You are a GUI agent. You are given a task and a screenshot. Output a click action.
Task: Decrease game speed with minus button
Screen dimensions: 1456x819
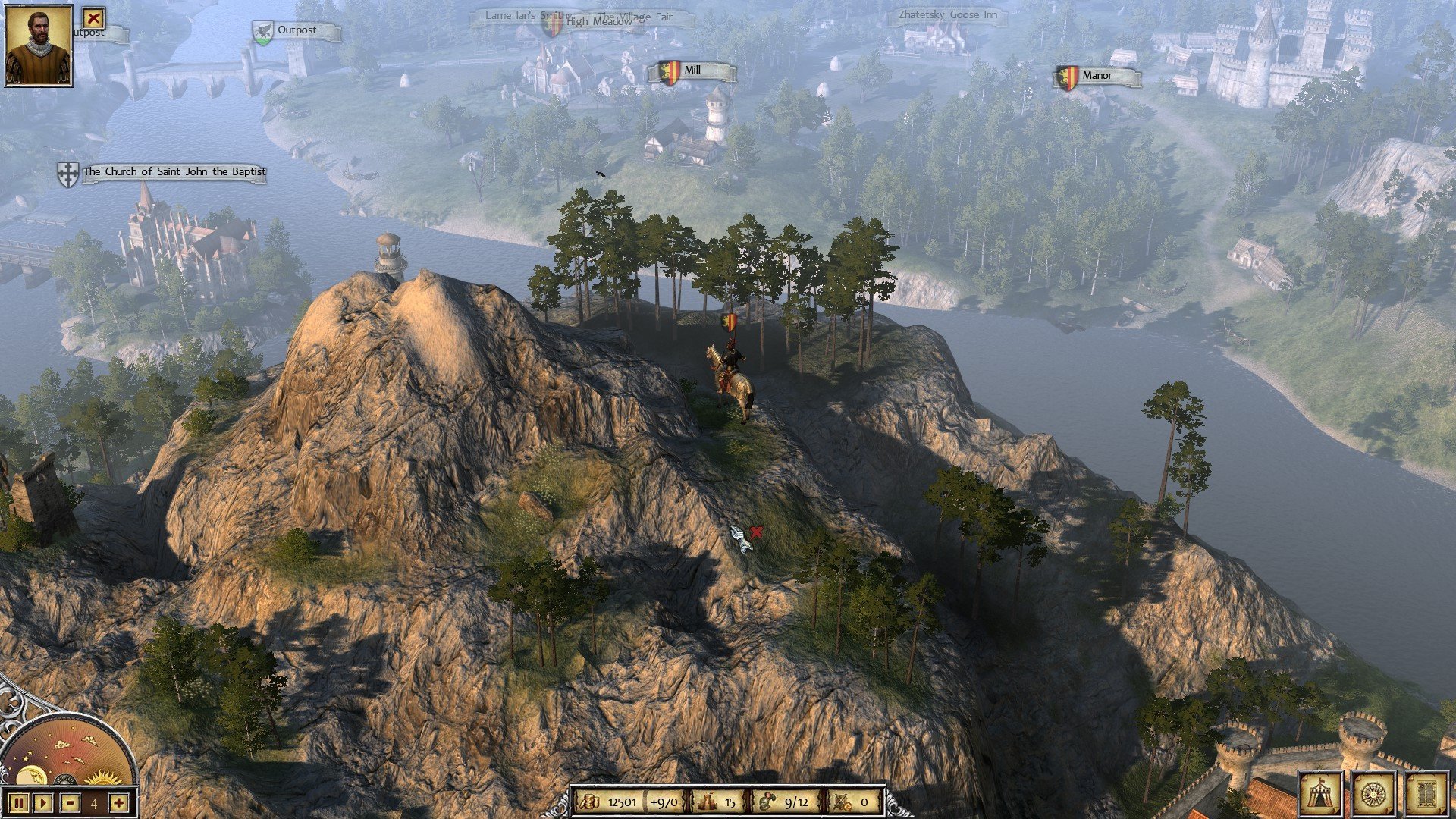70,802
